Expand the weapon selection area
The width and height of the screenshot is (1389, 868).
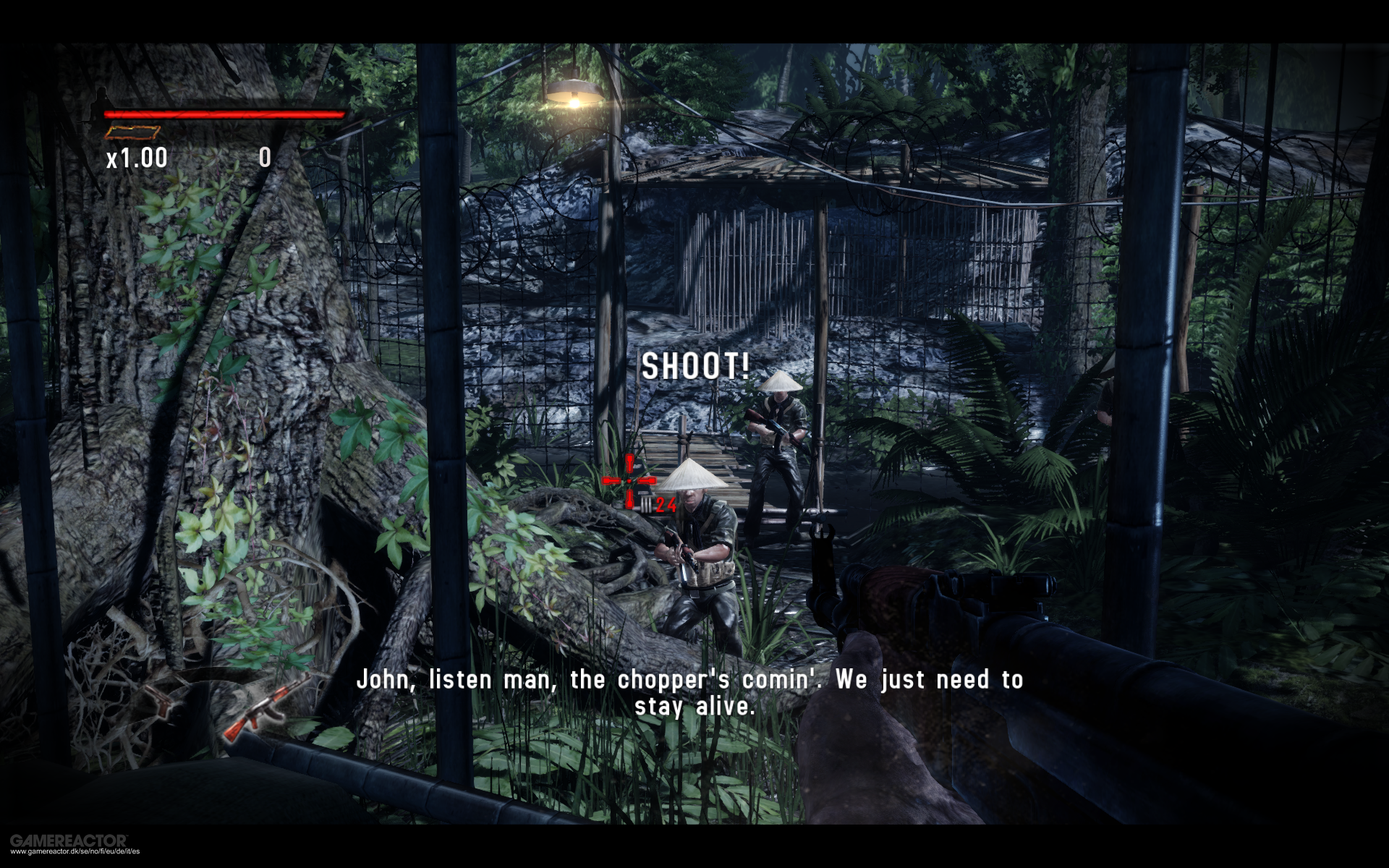click(210, 709)
